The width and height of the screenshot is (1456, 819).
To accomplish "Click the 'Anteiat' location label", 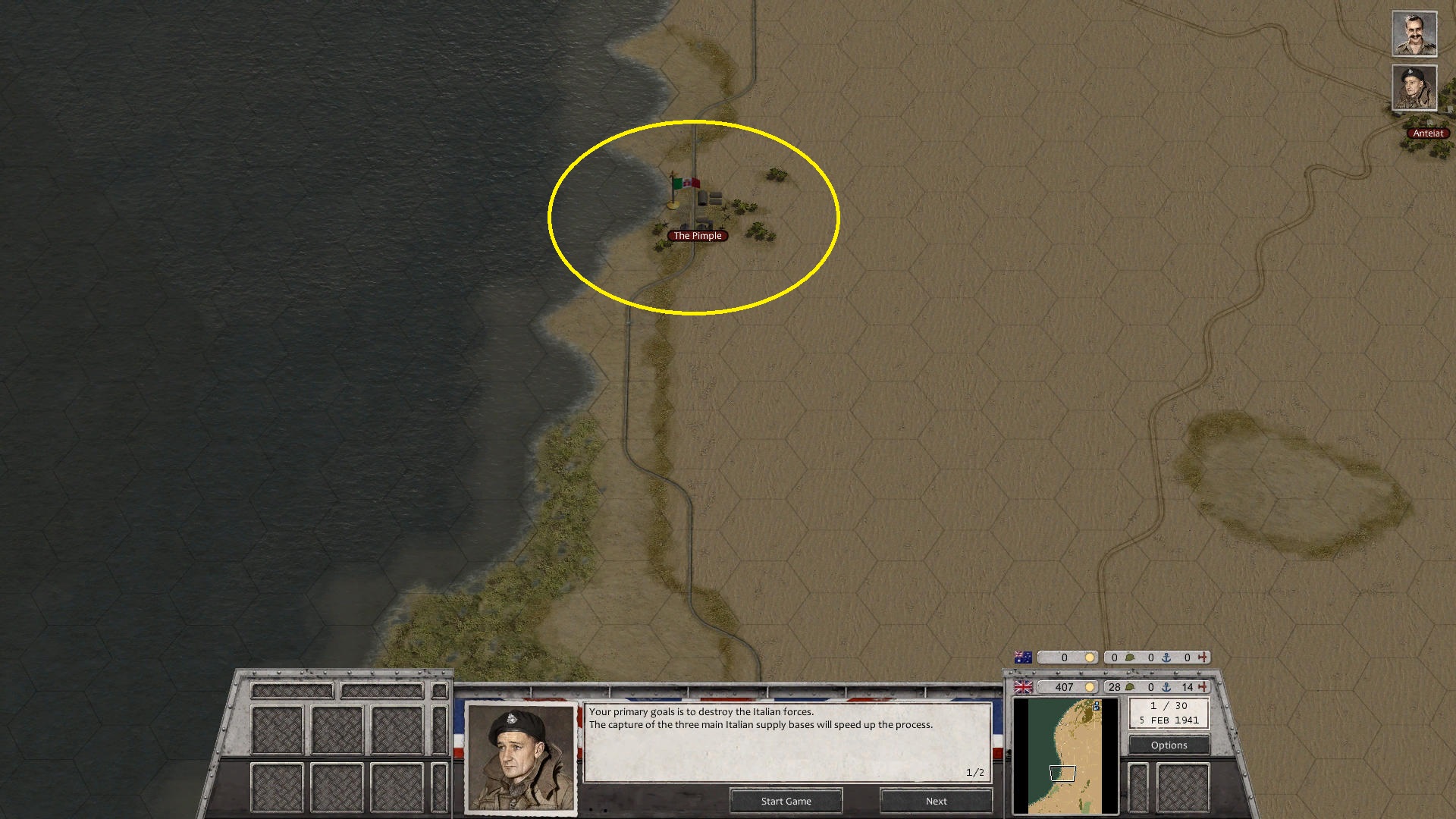I will coord(1429,133).
